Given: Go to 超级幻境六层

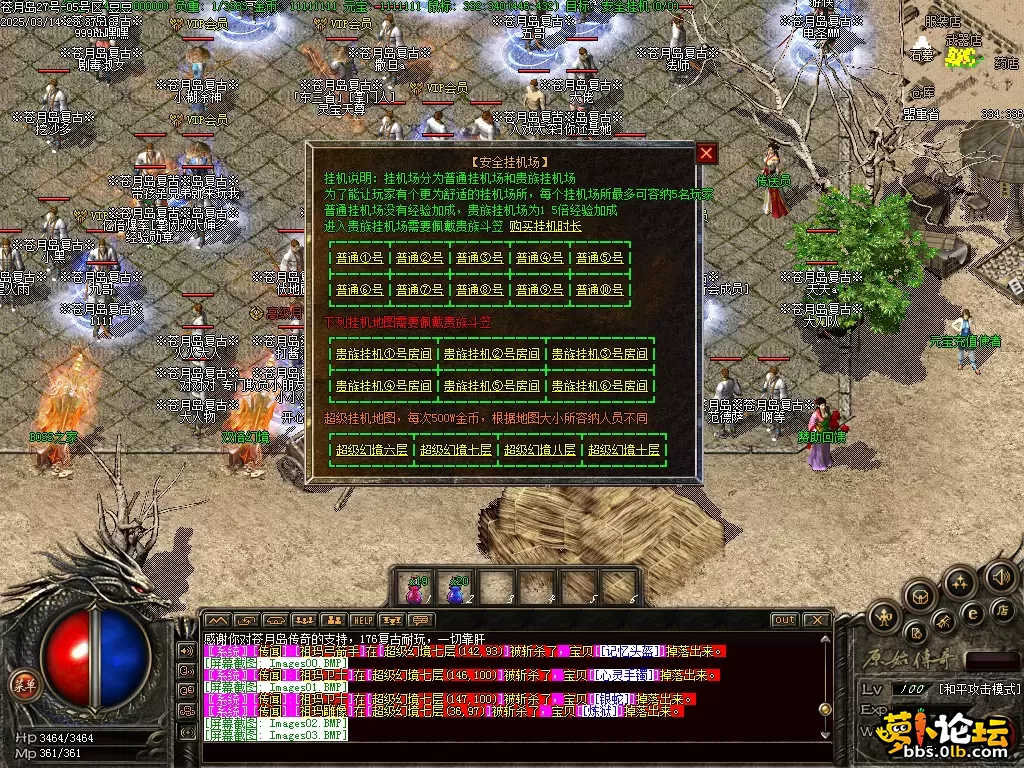Looking at the screenshot, I should (x=372, y=450).
